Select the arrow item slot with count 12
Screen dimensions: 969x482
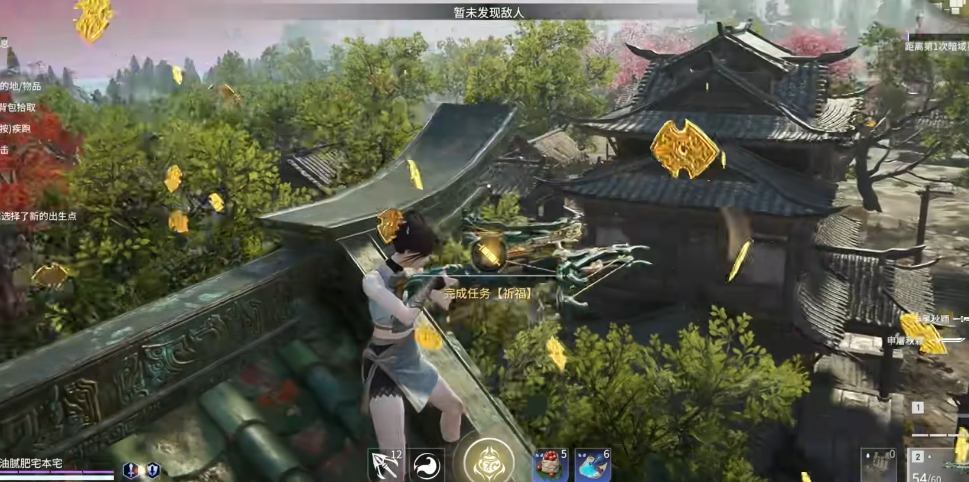(x=385, y=465)
